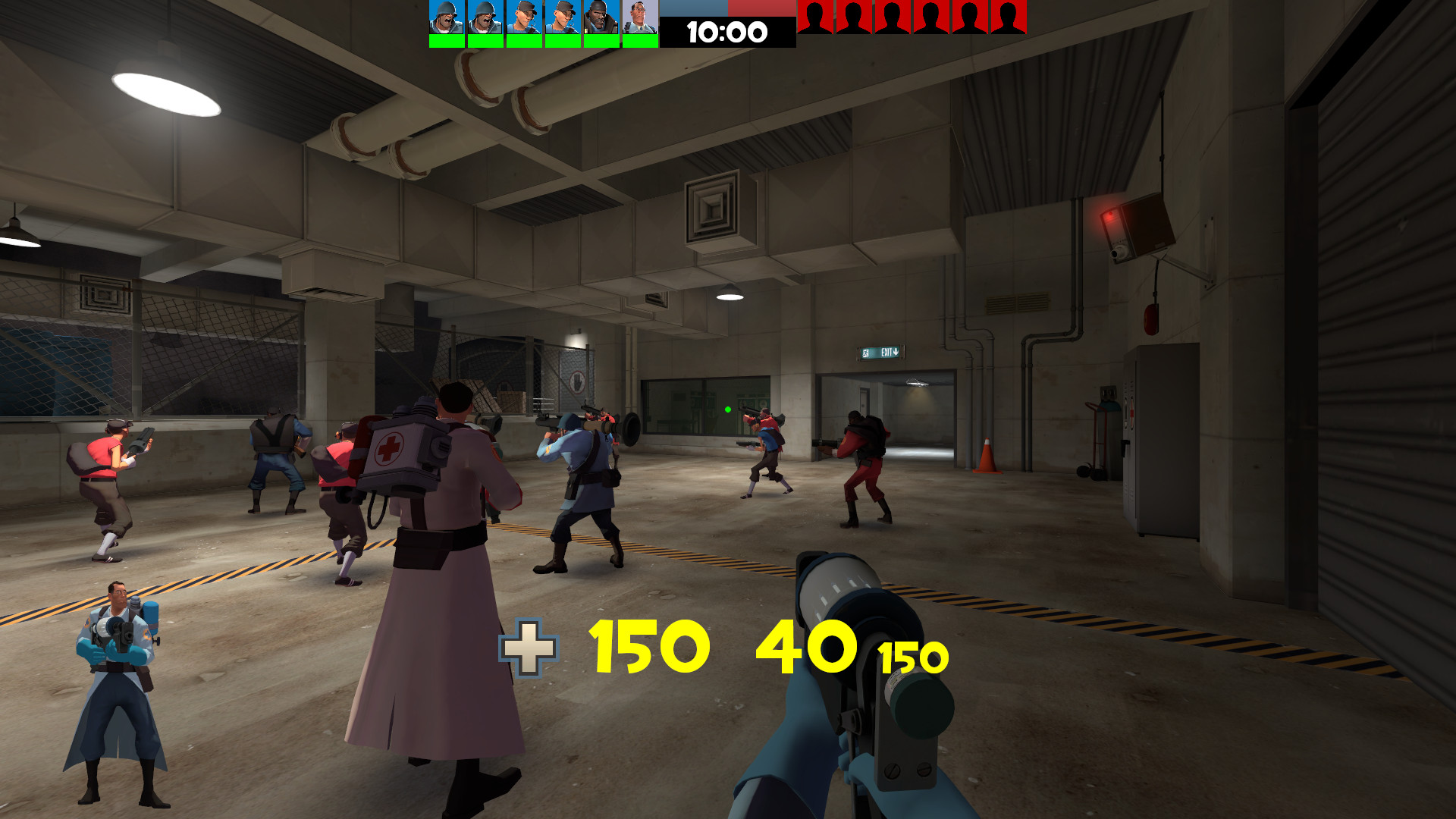Screen dimensions: 1456x819
Task: Select the Demoman avatar in the top HUD
Action: pyautogui.click(x=602, y=17)
